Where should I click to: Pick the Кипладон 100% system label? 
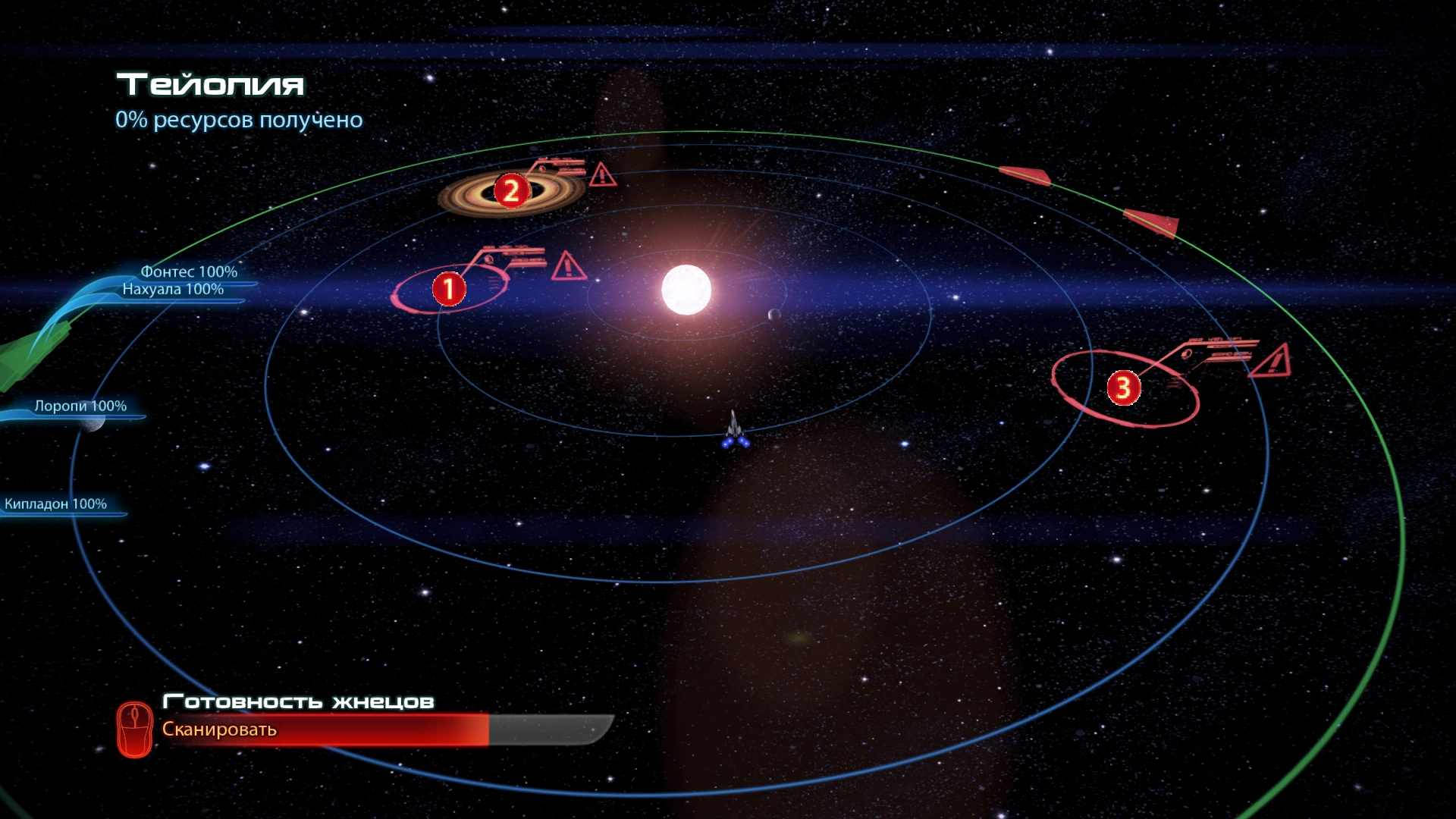[x=56, y=504]
